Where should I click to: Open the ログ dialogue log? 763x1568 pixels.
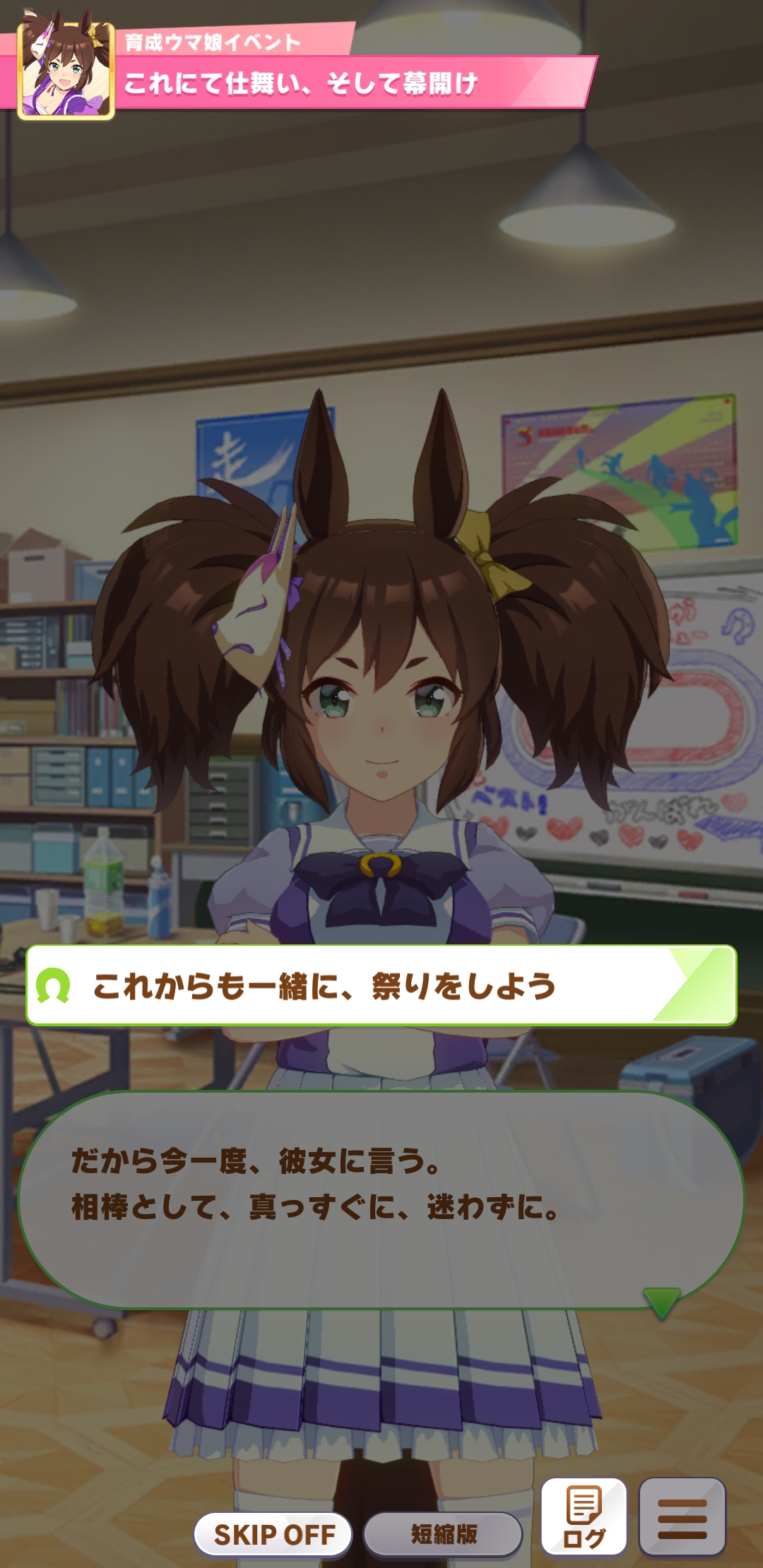584,1517
